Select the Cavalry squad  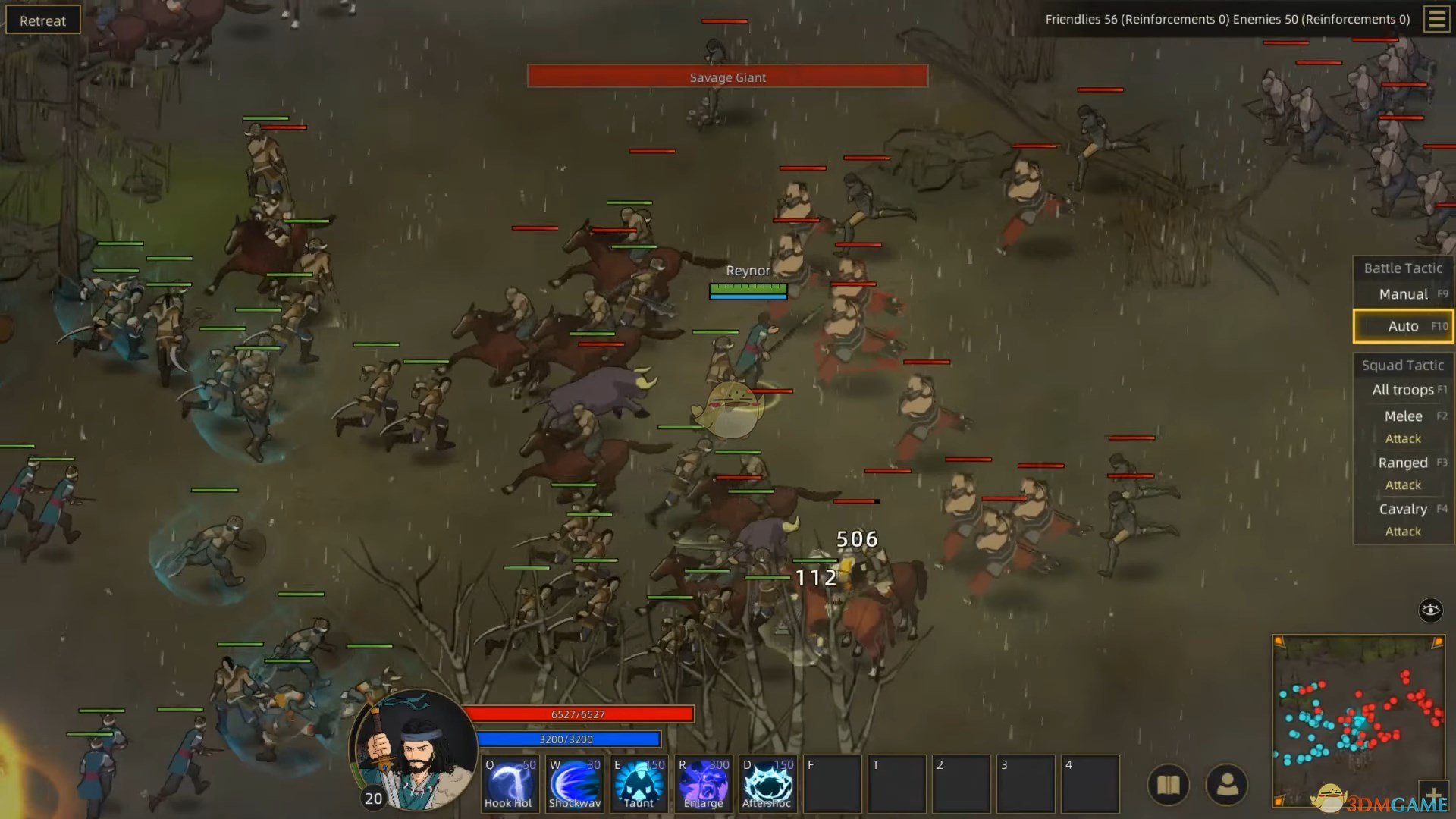(1403, 509)
